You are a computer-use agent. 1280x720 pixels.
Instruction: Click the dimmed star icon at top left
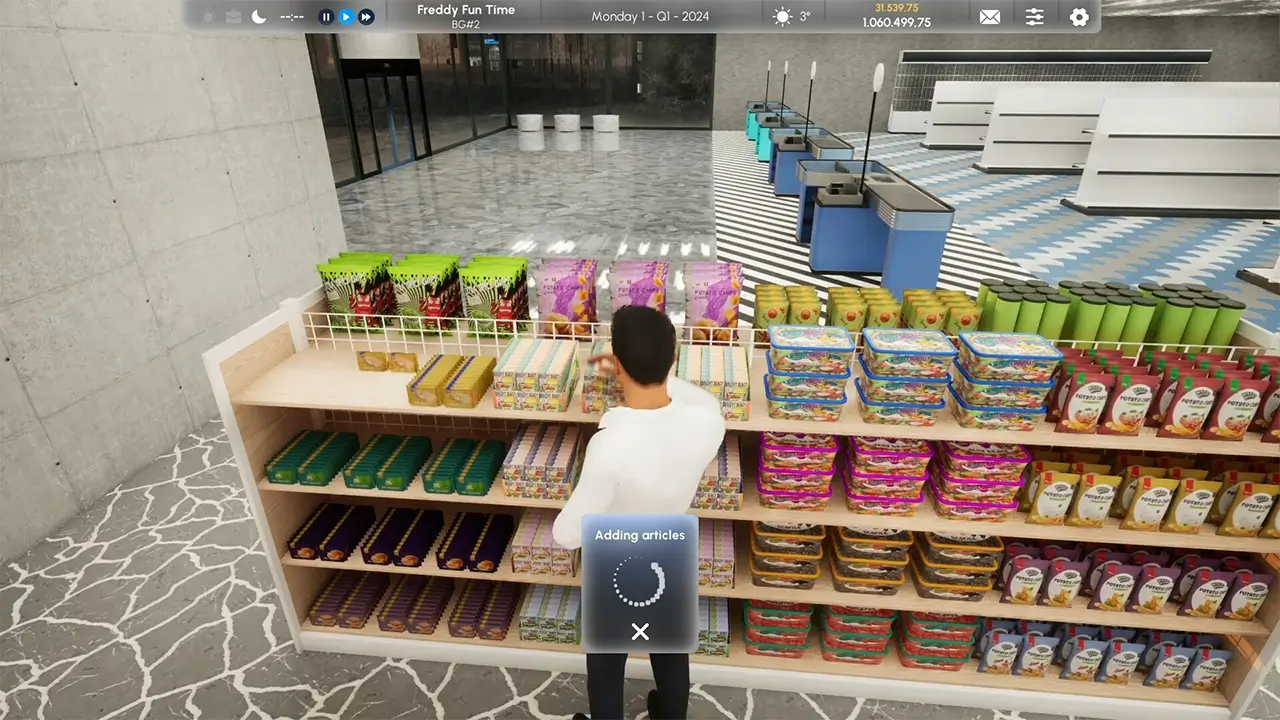[x=208, y=16]
